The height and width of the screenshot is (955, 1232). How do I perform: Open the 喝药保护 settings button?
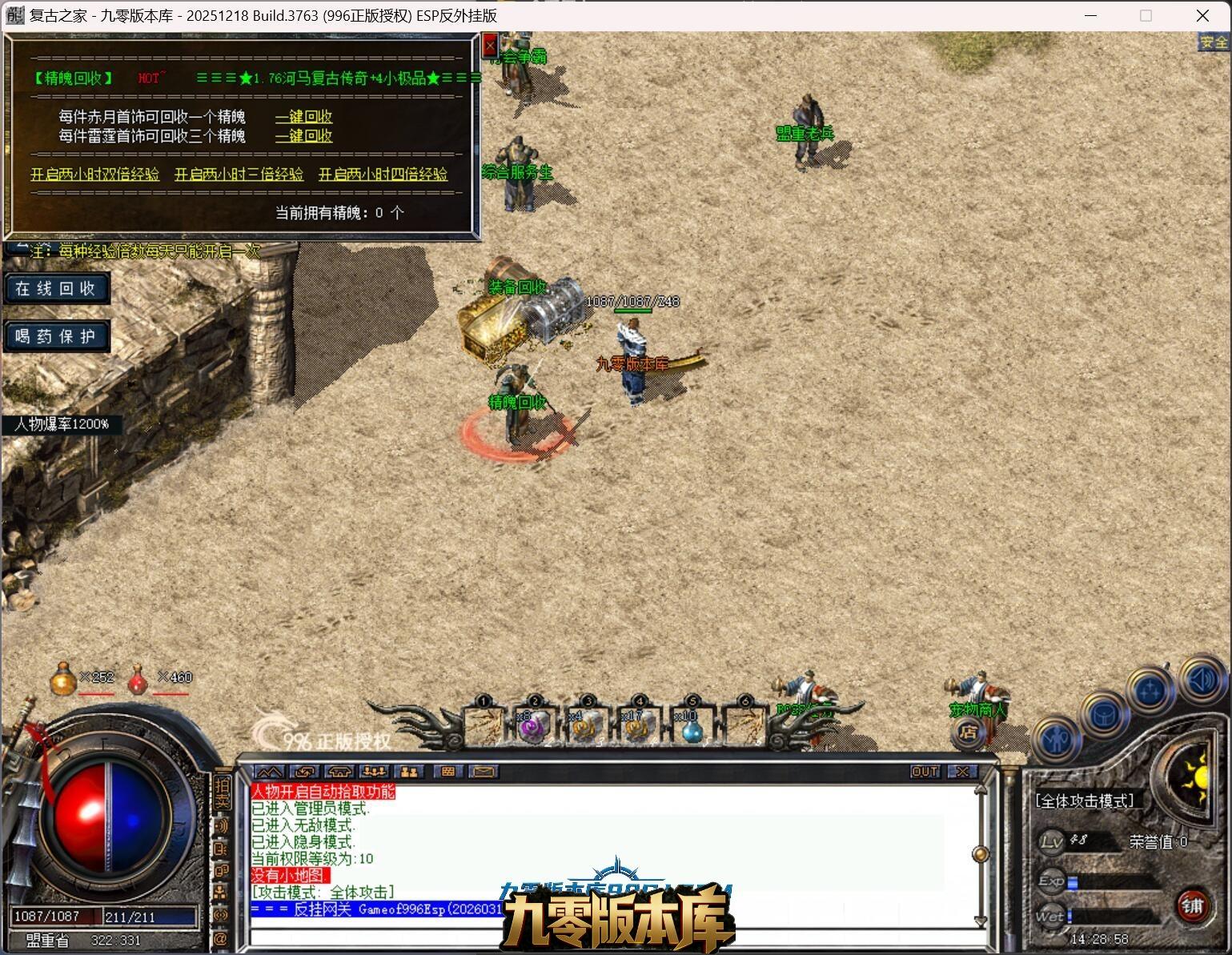pyautogui.click(x=56, y=336)
